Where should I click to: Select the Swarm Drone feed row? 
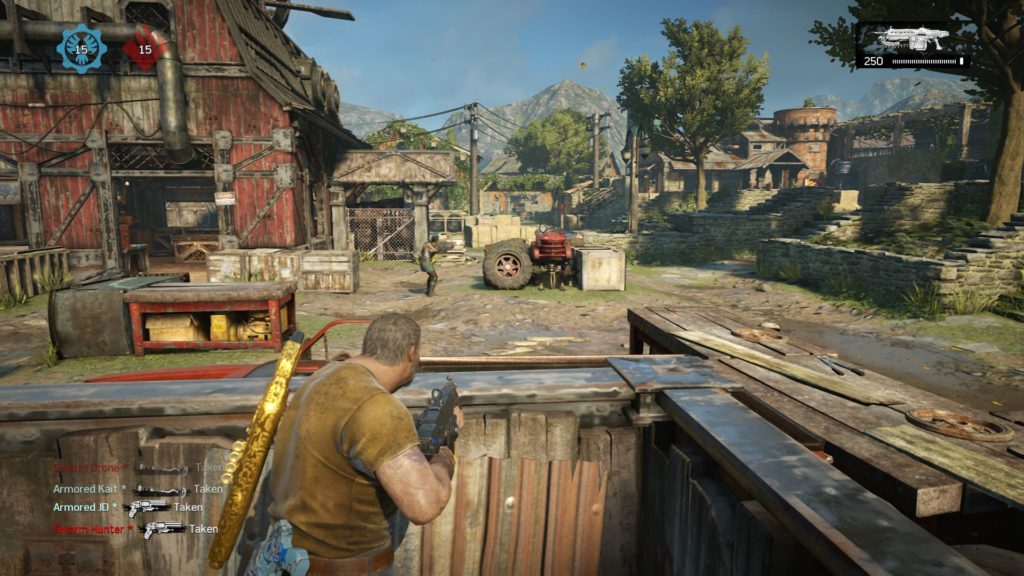click(x=137, y=467)
